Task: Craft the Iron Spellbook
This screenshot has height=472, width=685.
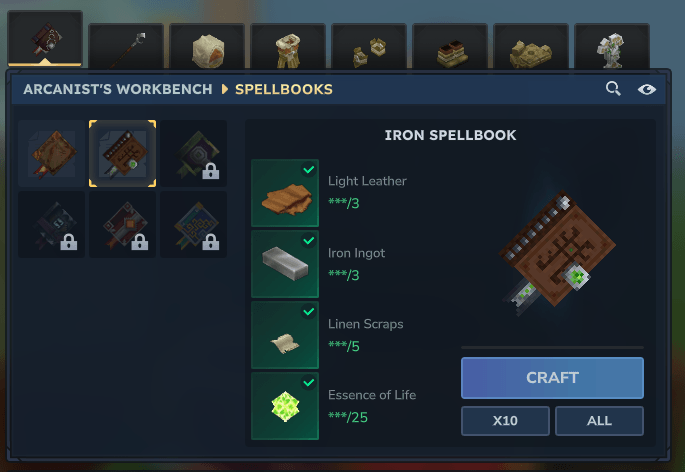Action: [552, 378]
